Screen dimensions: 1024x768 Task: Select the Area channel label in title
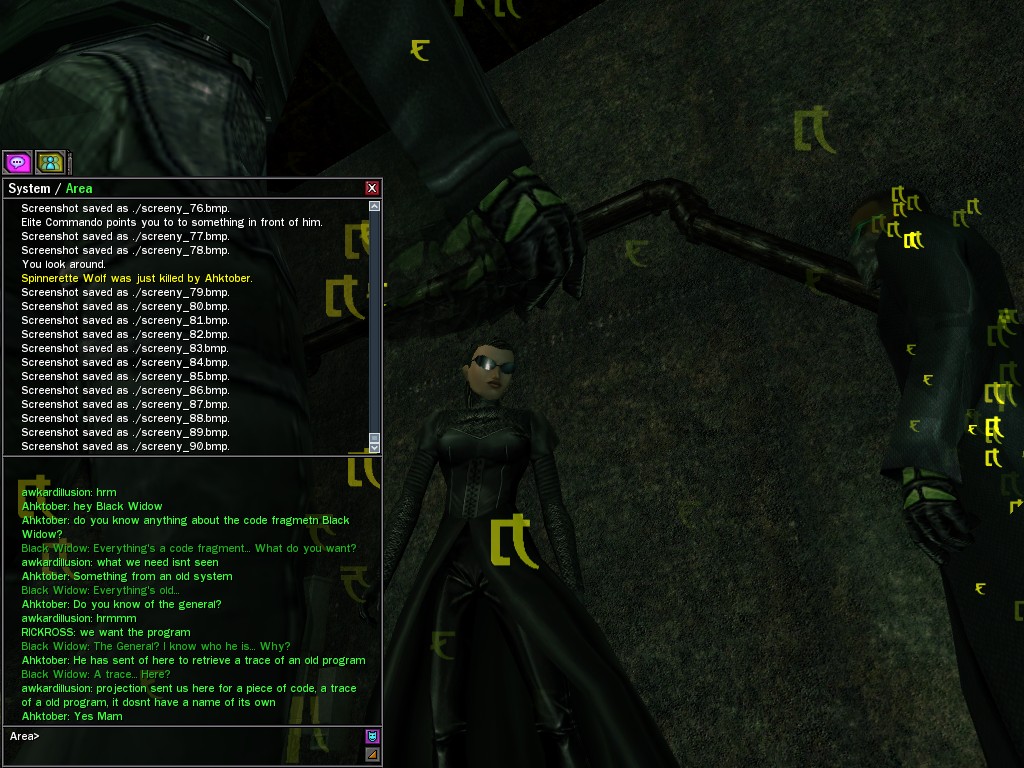click(79, 188)
